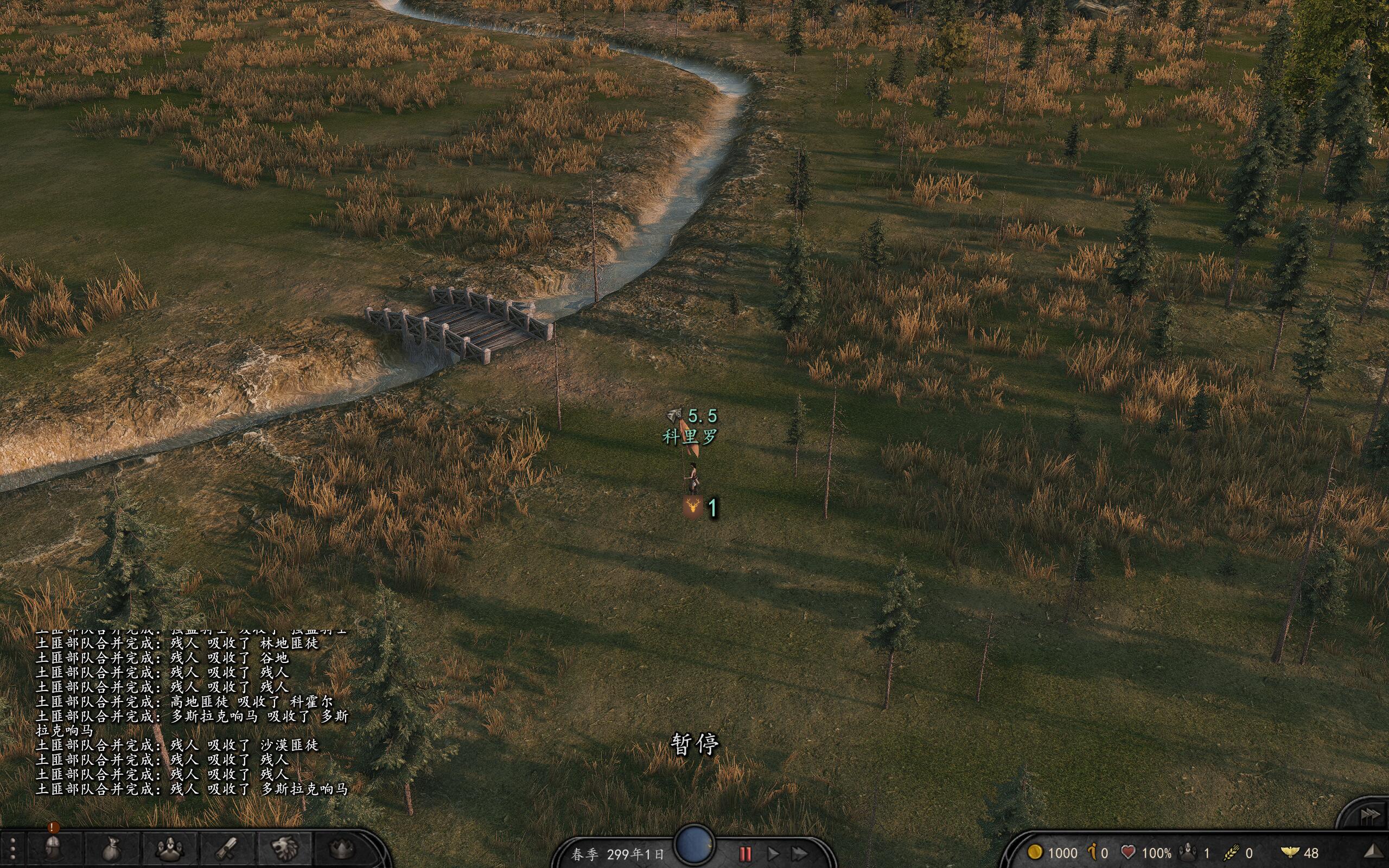Fast forward time with double arrow

[x=800, y=854]
